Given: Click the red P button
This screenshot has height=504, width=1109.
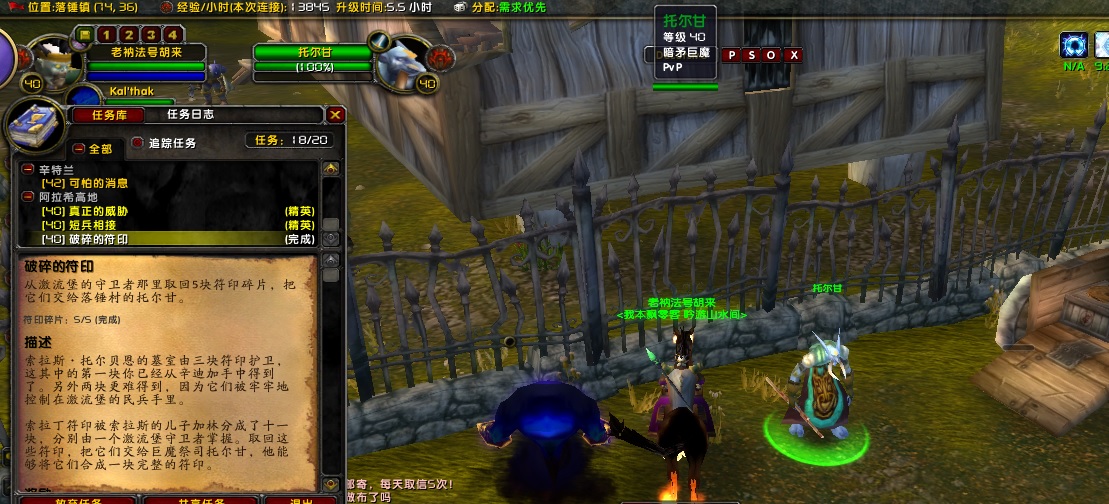Looking at the screenshot, I should (732, 55).
